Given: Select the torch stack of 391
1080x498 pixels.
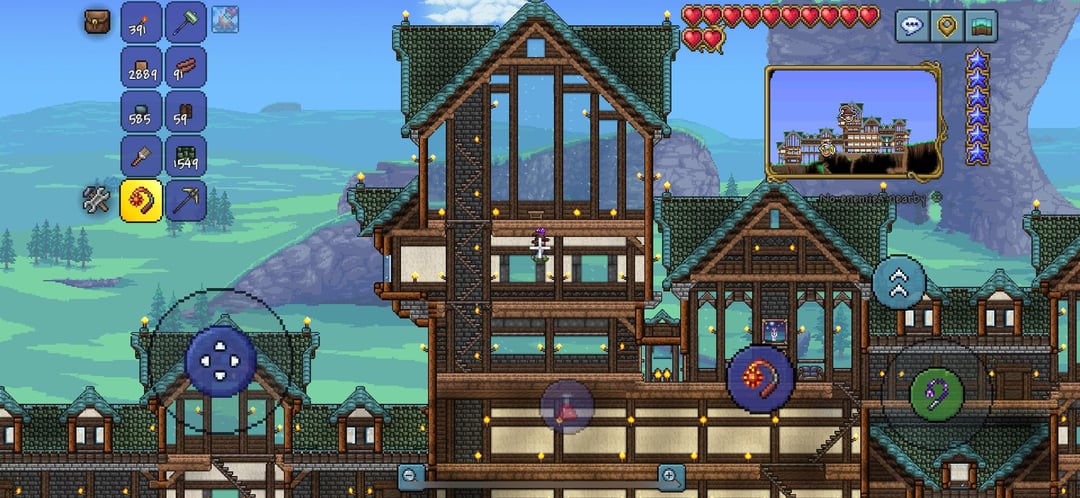Looking at the screenshot, I should point(141,22).
